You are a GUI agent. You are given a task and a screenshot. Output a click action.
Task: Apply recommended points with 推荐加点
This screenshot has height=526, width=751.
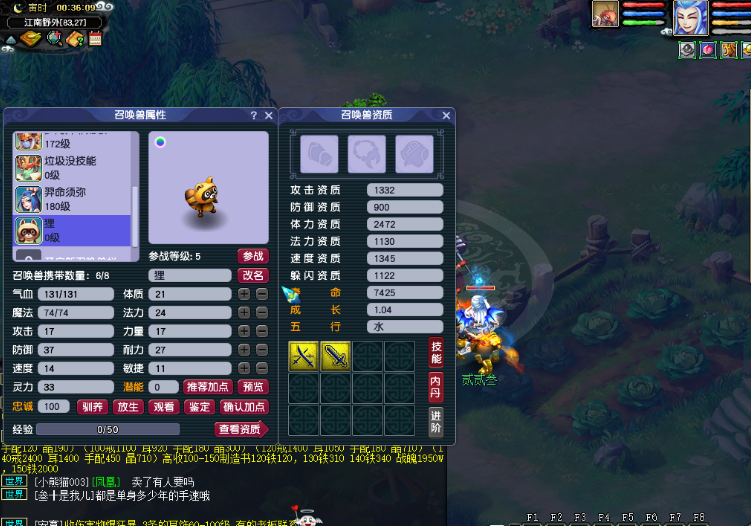click(x=209, y=387)
